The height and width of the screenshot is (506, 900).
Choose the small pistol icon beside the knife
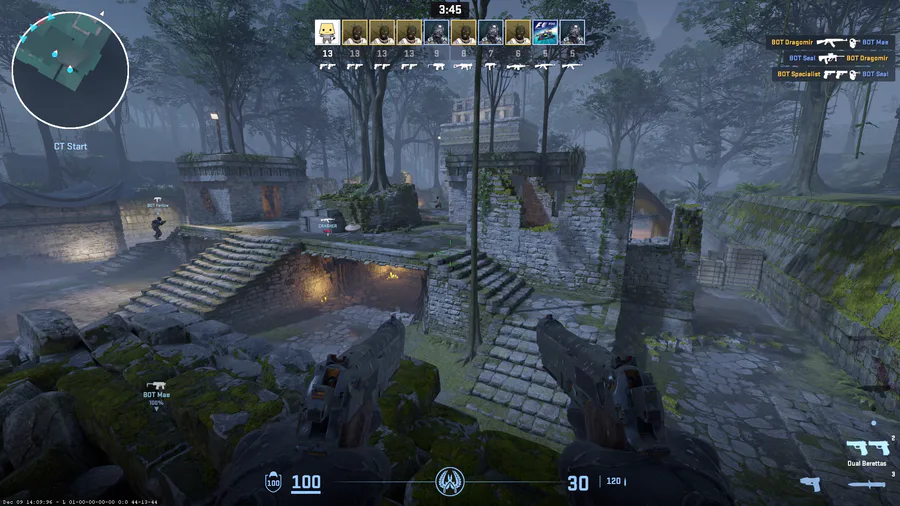tap(810, 484)
